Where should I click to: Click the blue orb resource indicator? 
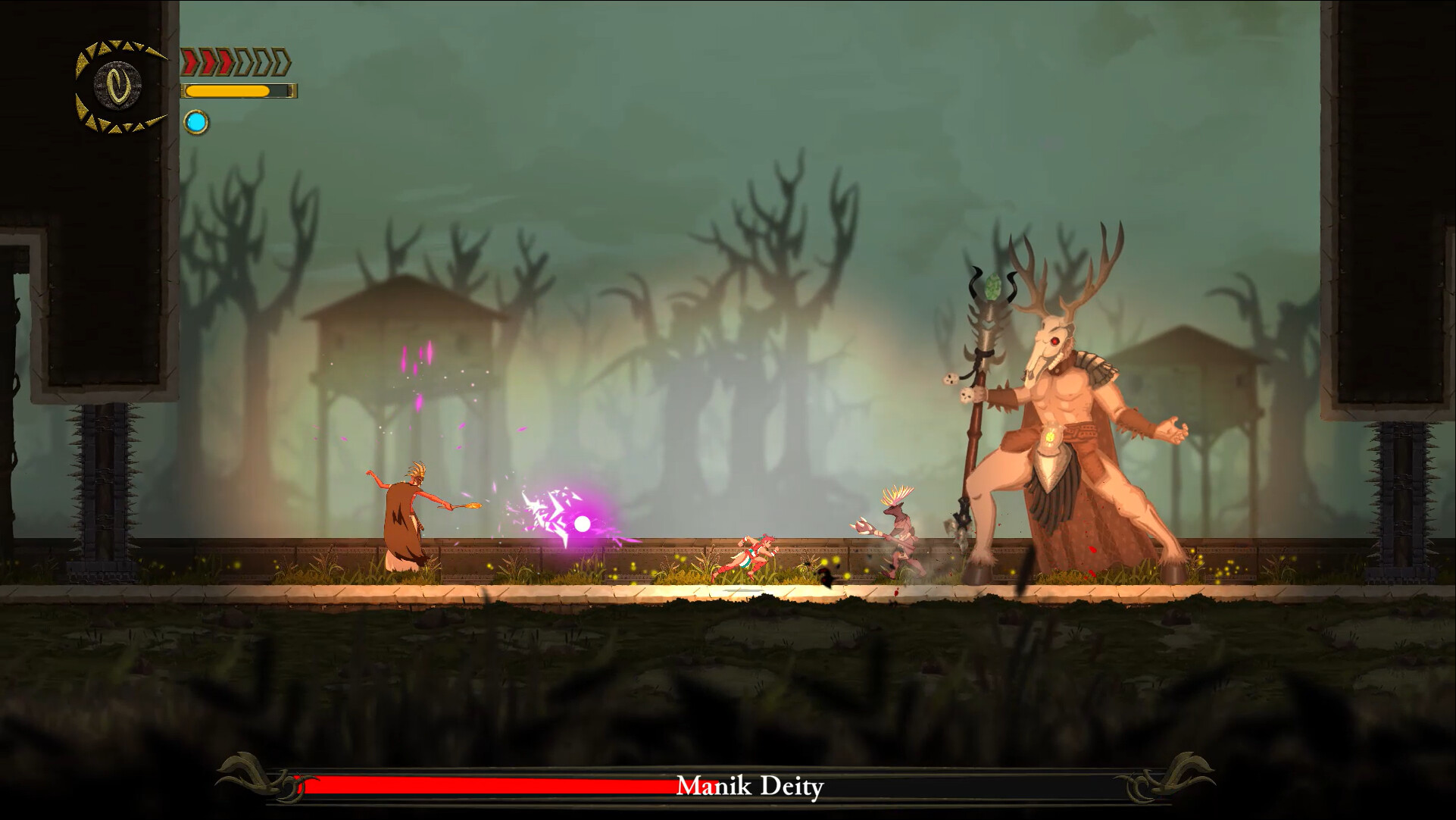click(x=195, y=121)
